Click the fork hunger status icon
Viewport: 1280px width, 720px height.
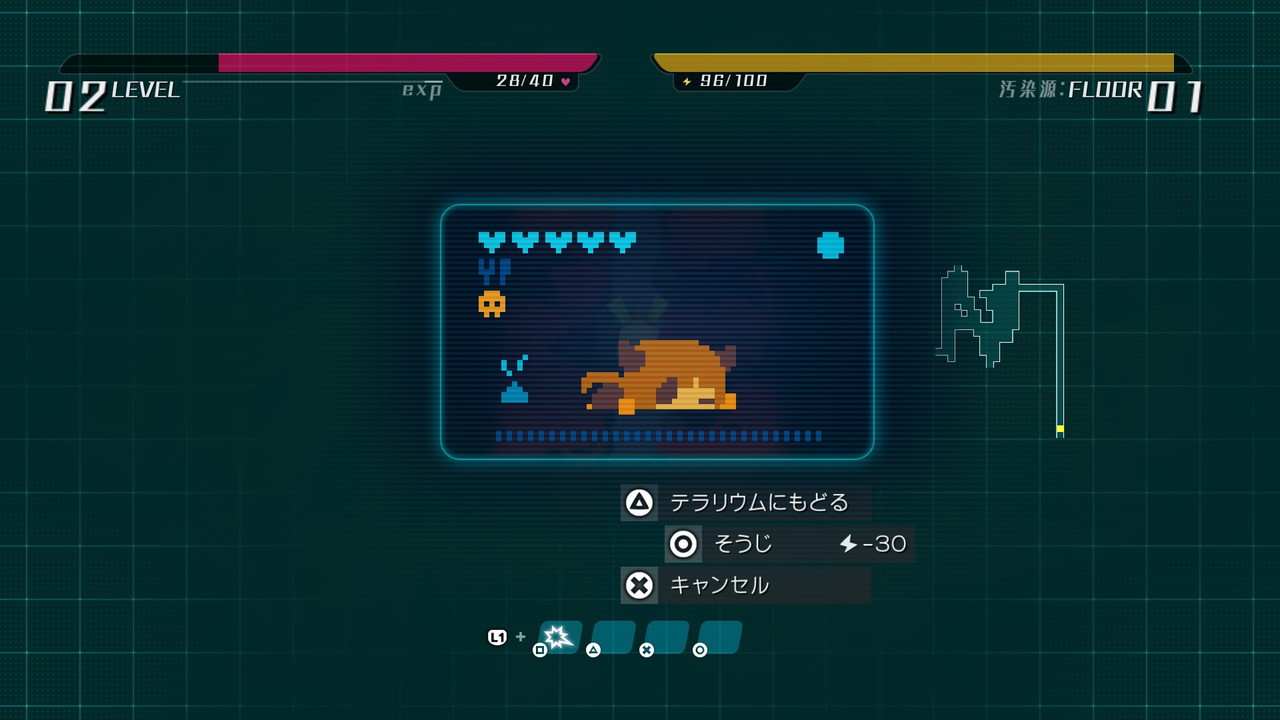coord(494,271)
